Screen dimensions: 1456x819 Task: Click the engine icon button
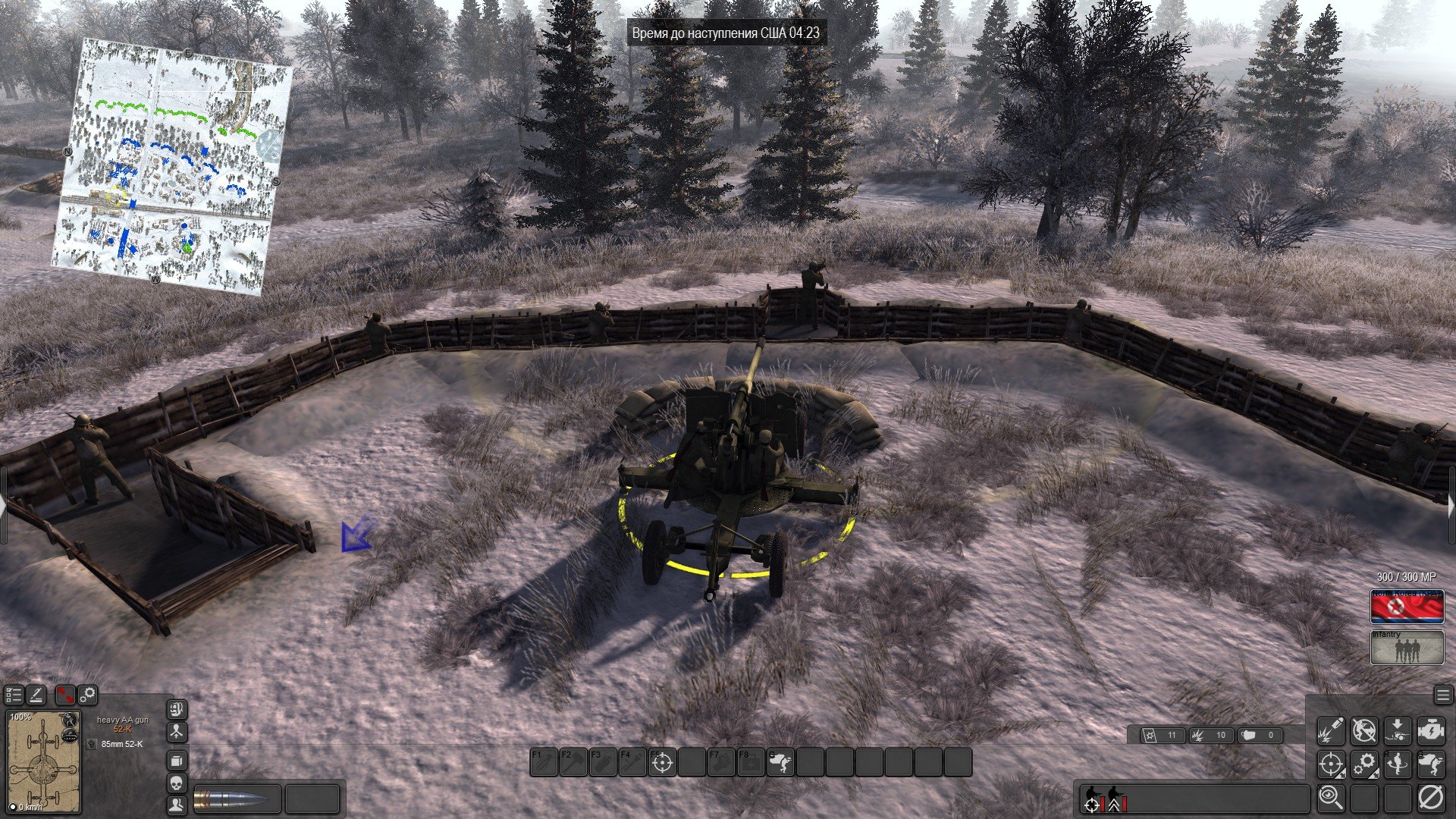coord(1431,730)
